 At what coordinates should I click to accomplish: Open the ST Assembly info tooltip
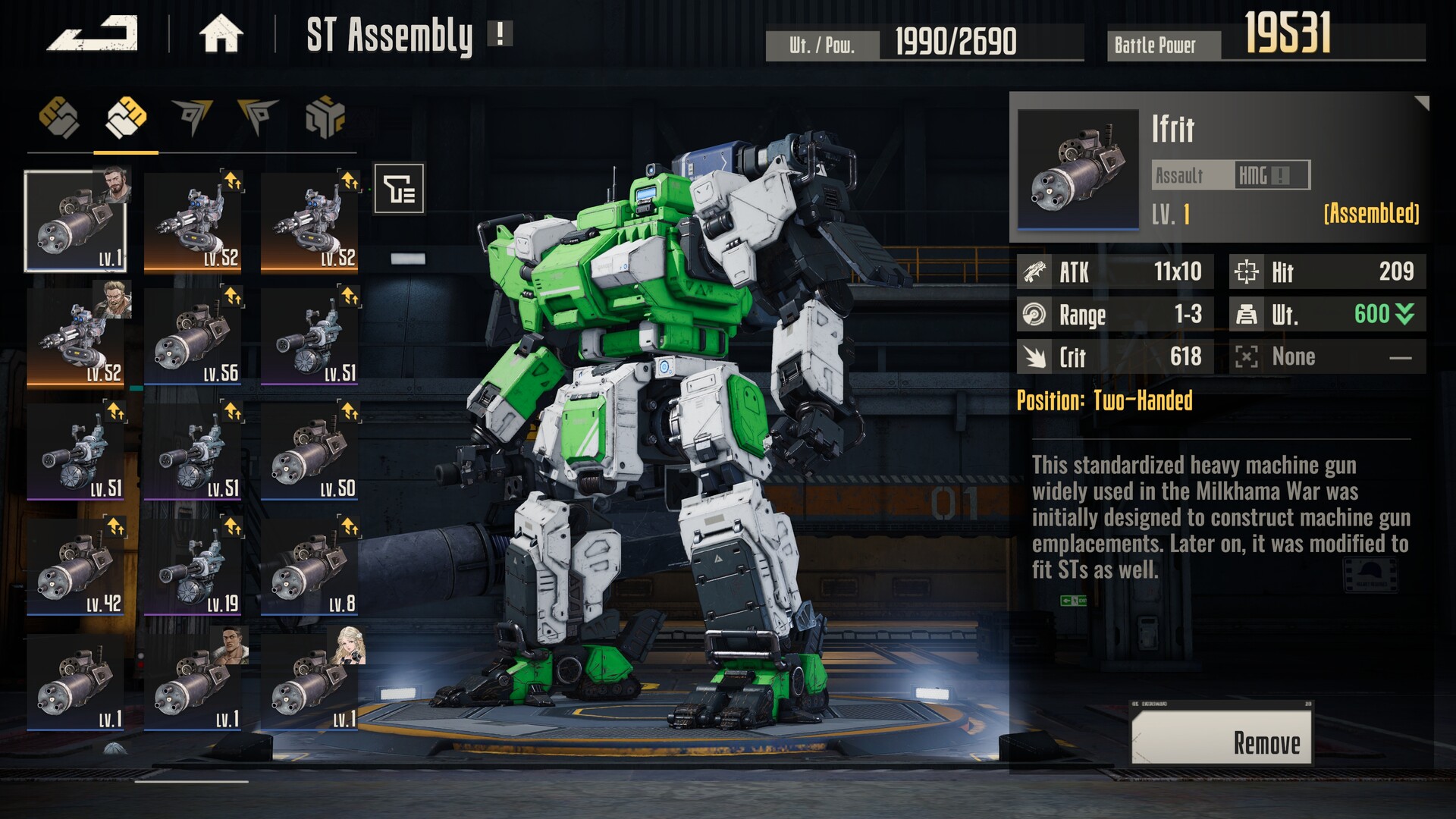pyautogui.click(x=500, y=34)
